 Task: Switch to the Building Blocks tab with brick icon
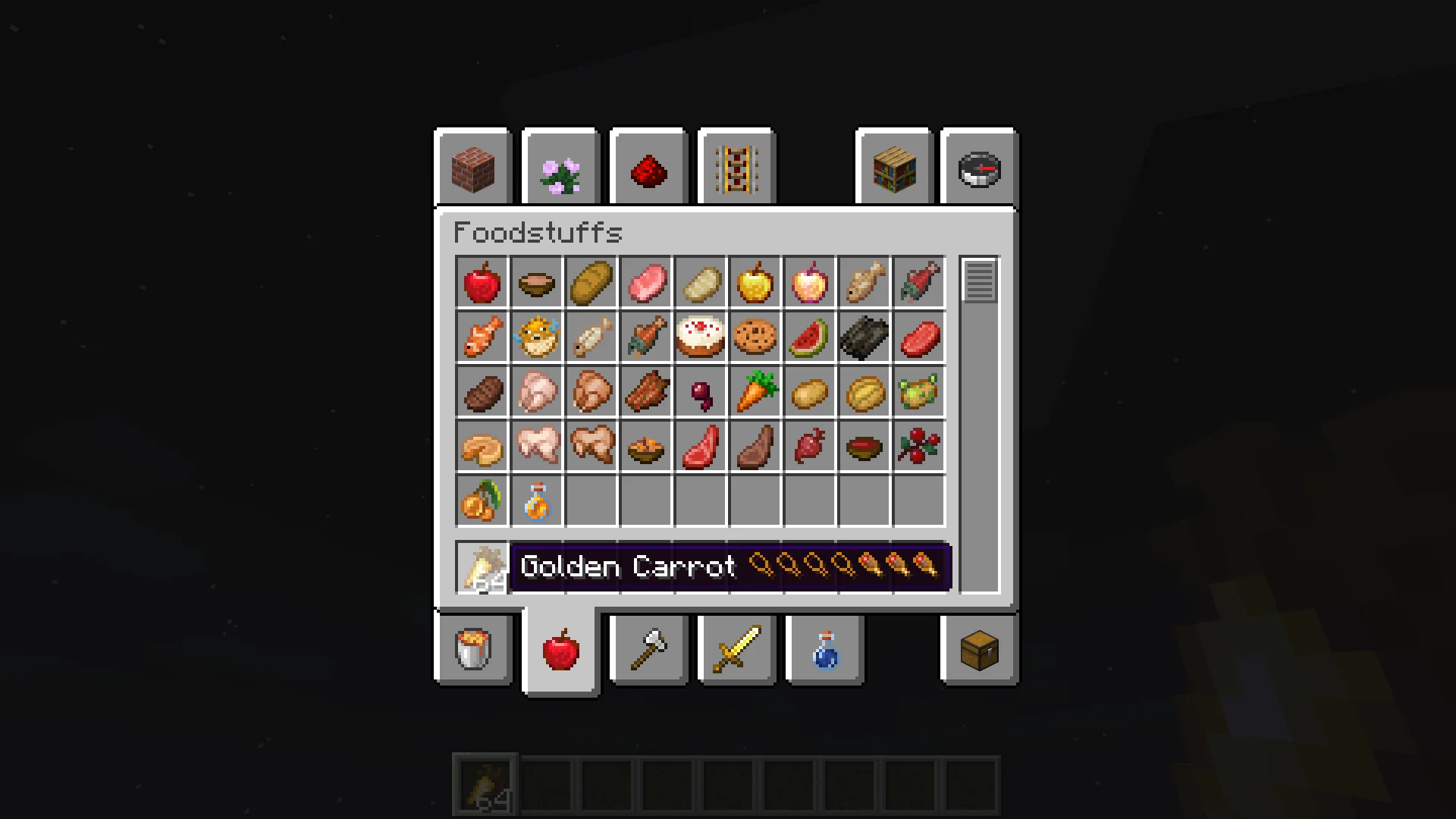coord(473,168)
